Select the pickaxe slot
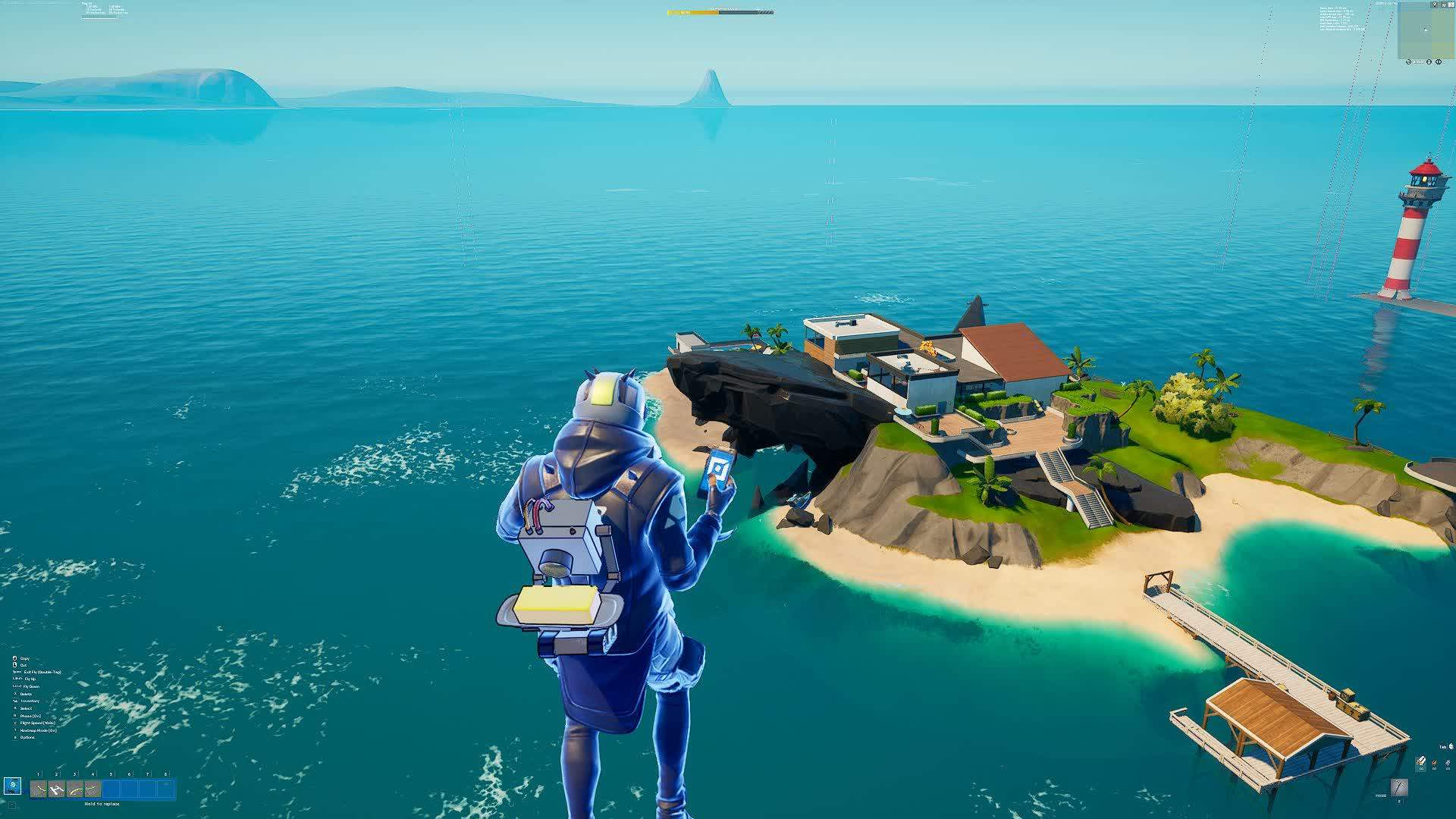 tap(1399, 787)
